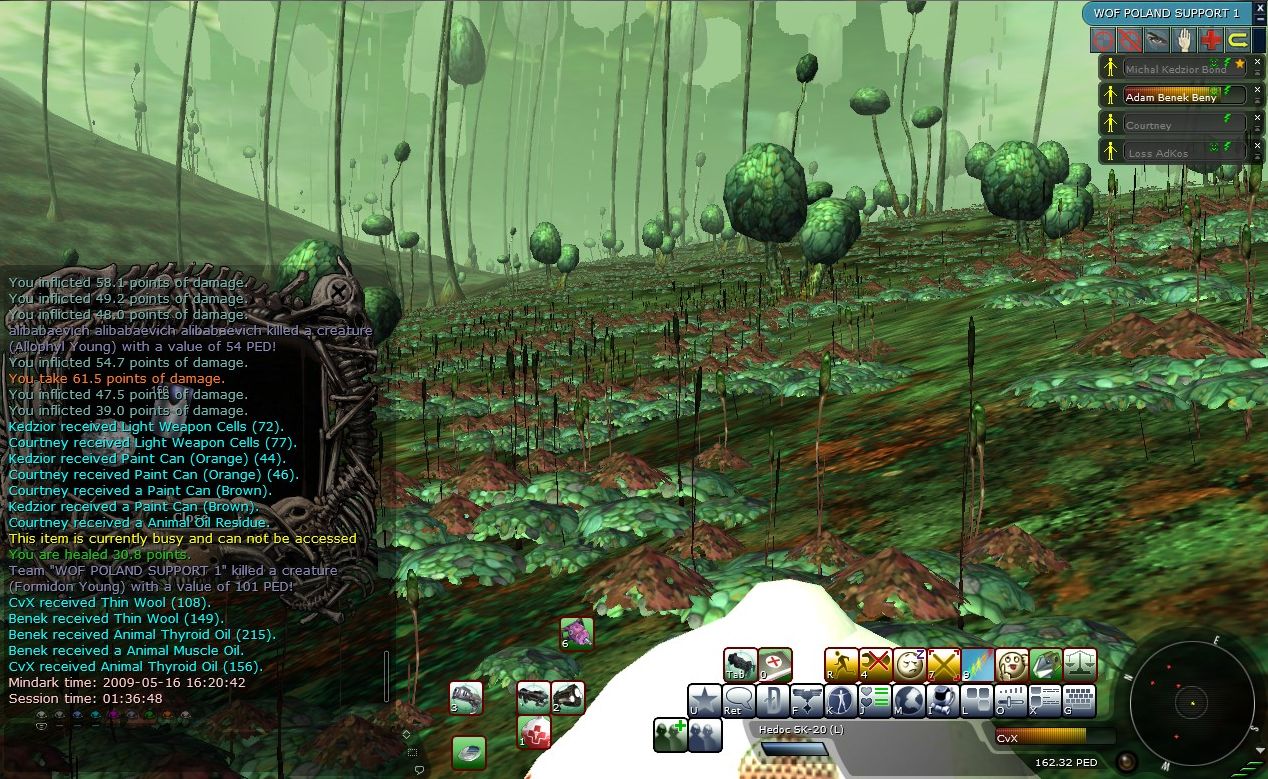This screenshot has height=779, width=1268.
Task: Open the star icon menu
Action: (703, 700)
